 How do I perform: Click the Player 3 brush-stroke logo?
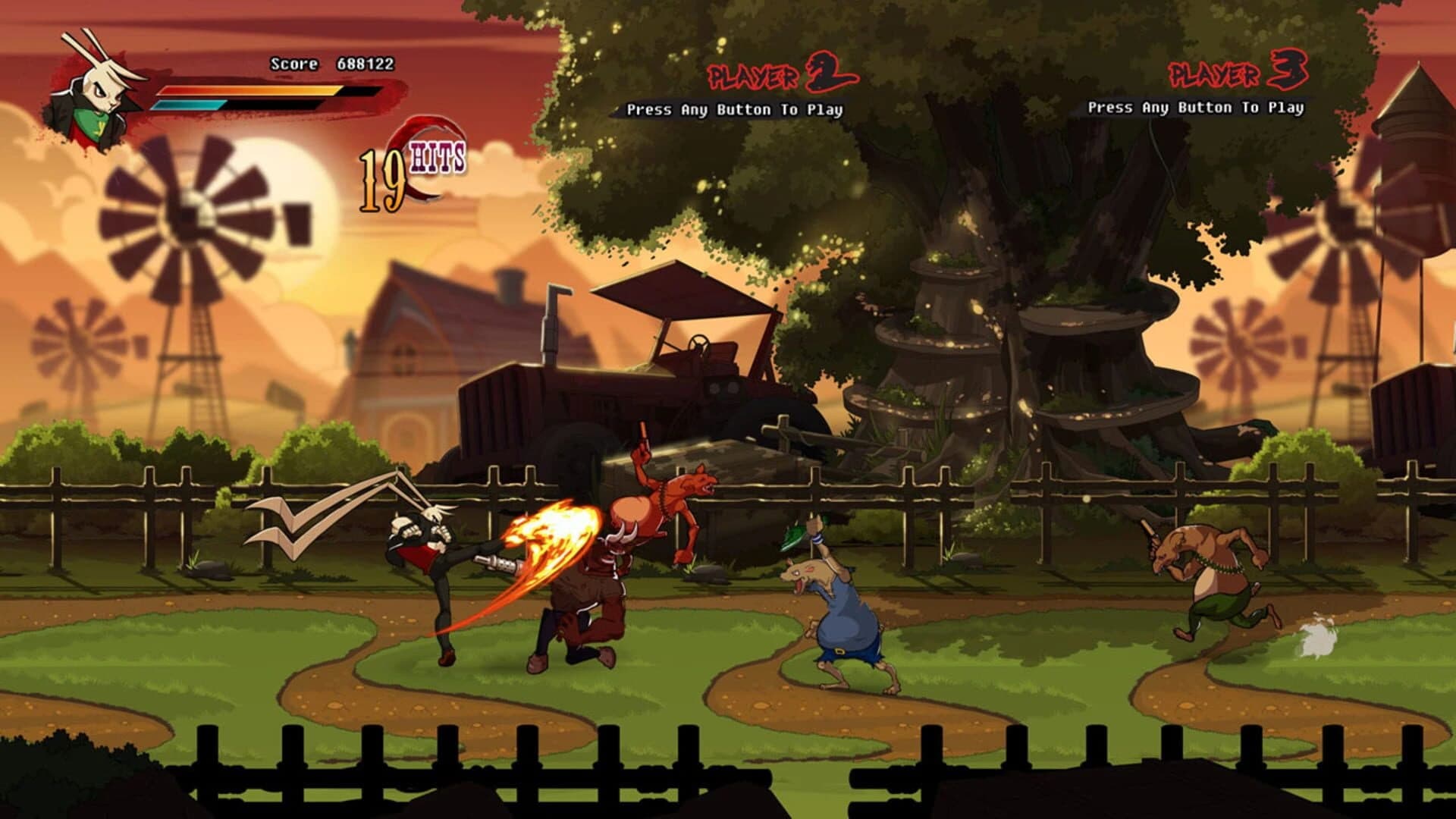1240,72
